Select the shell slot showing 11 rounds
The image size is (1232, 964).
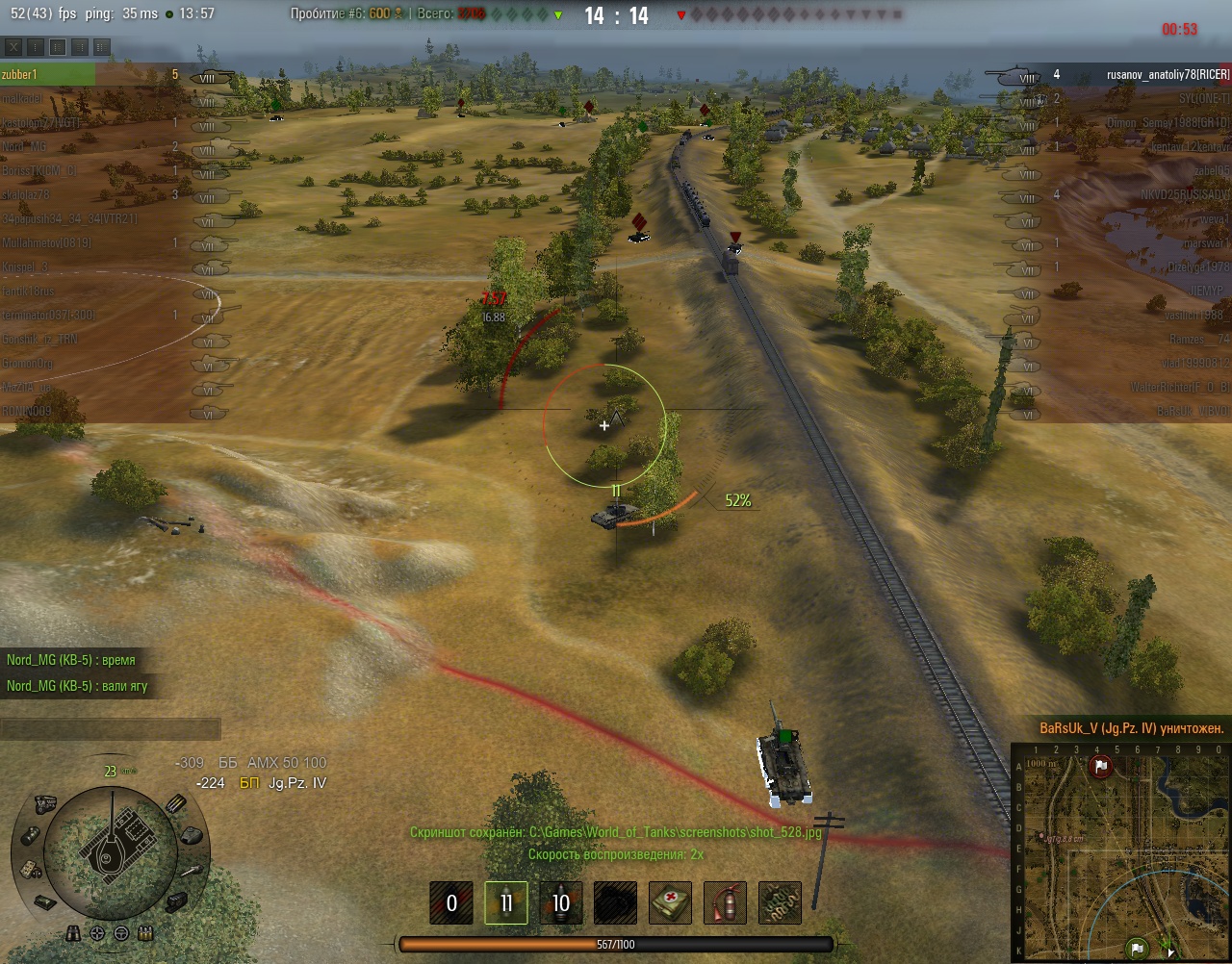coord(506,902)
